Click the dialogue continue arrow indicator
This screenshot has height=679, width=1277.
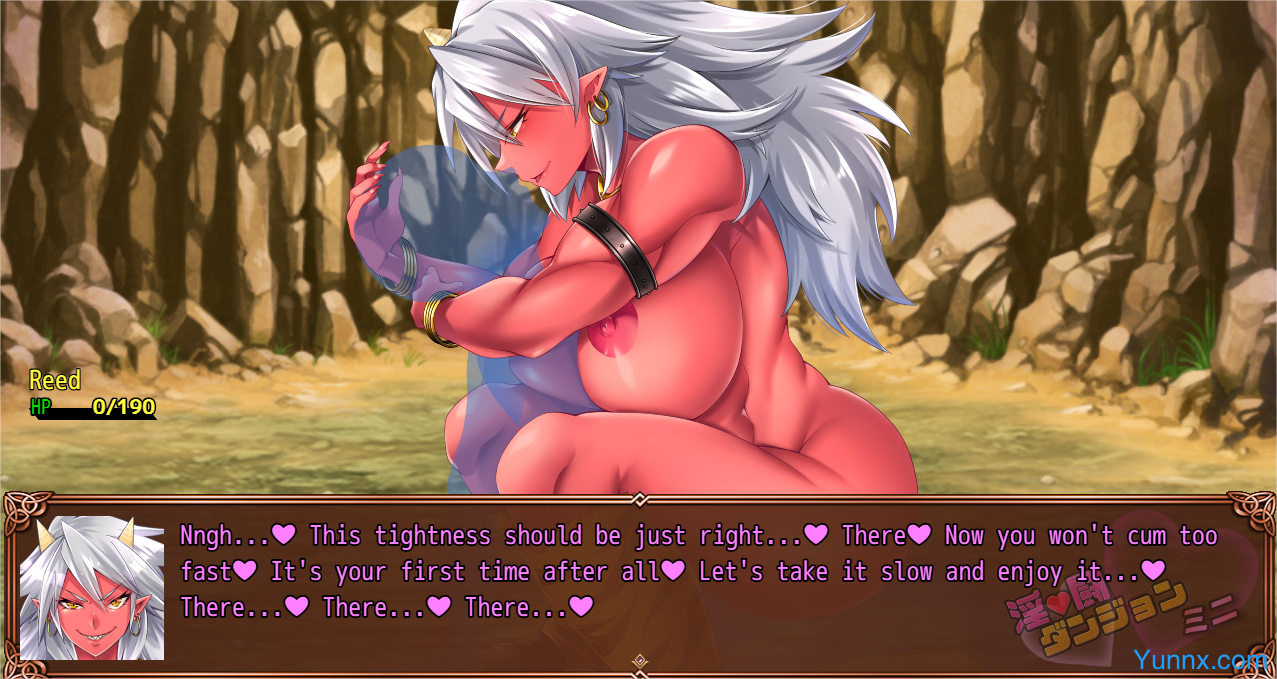[640, 661]
